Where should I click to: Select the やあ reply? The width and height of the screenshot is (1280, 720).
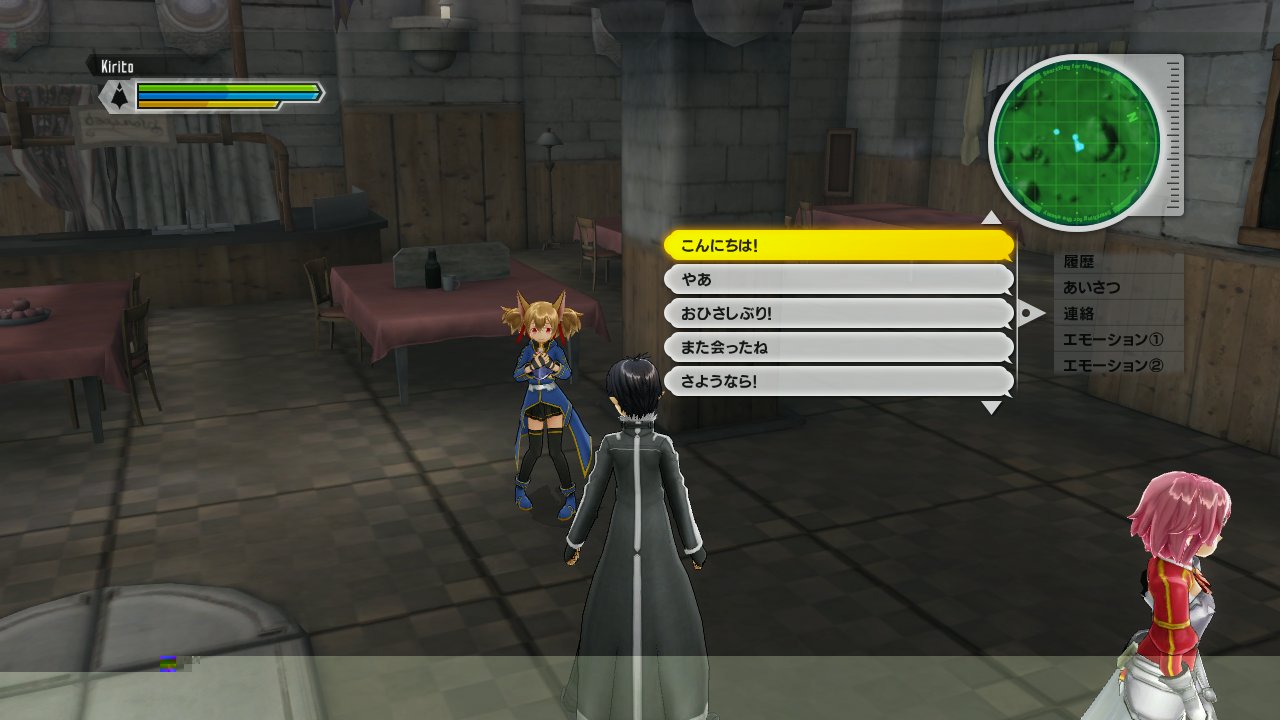[838, 279]
